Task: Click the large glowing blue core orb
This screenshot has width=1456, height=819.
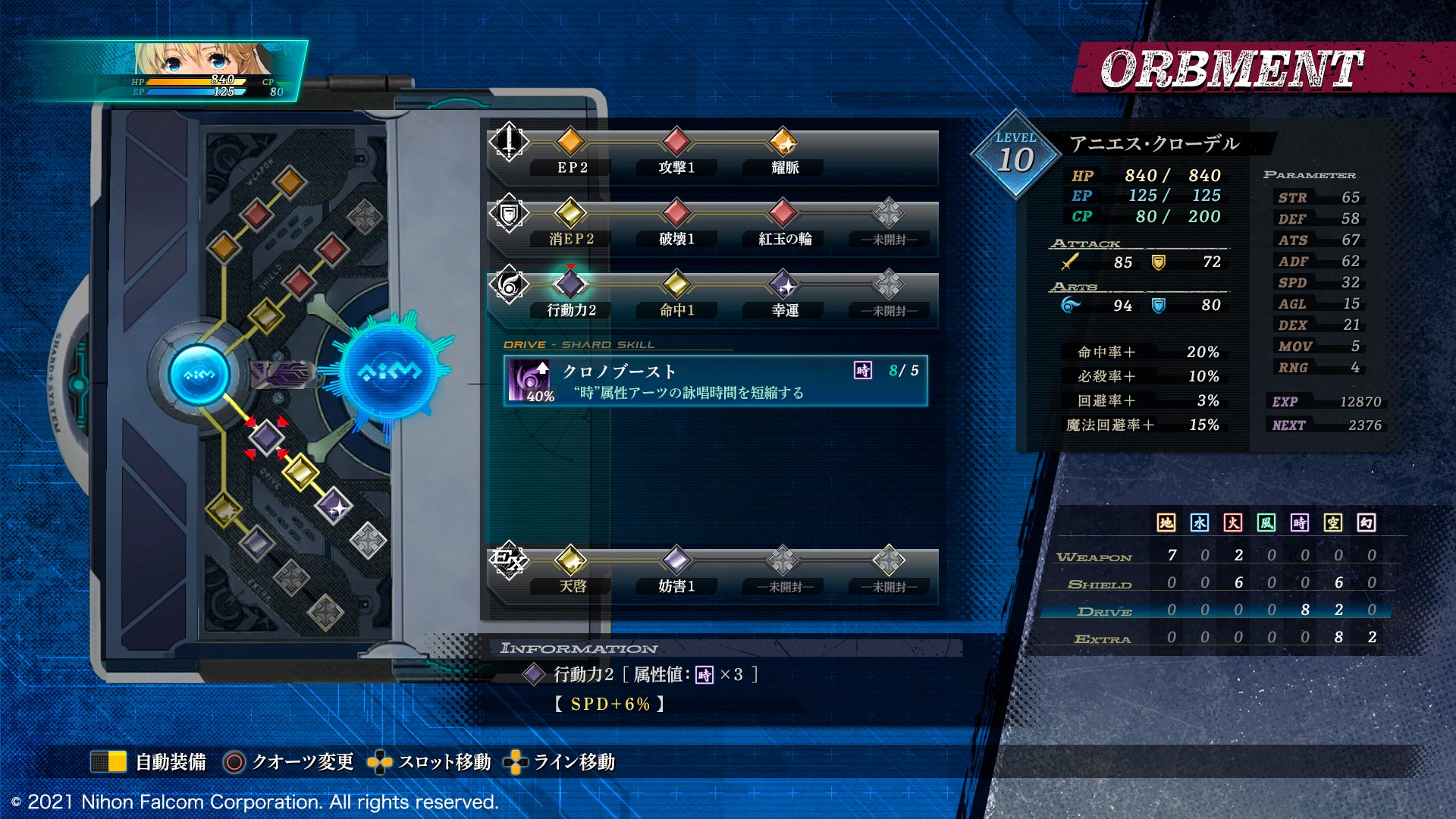Action: coord(389,372)
